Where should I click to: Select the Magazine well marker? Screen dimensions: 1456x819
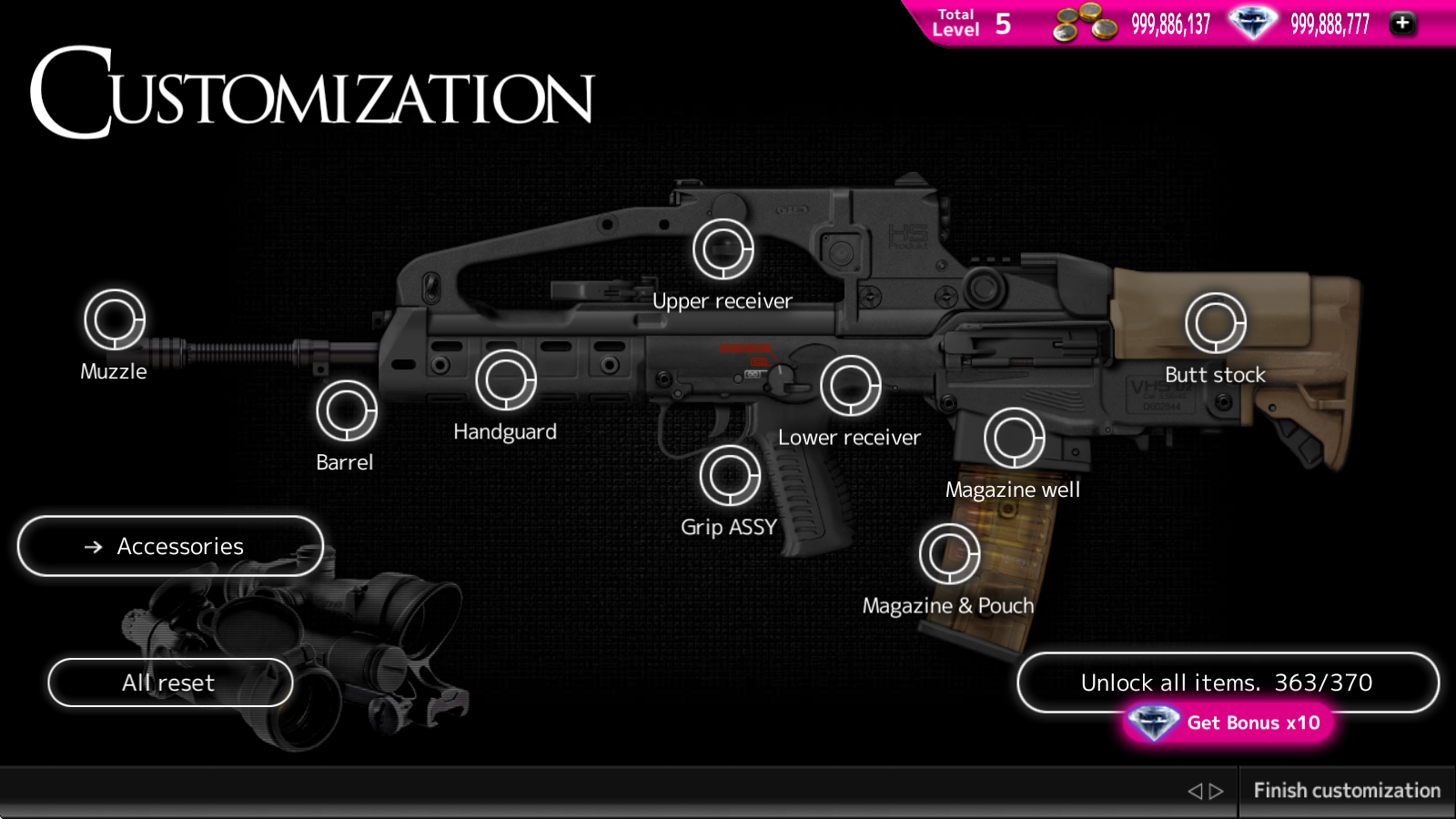pyautogui.click(x=1014, y=438)
